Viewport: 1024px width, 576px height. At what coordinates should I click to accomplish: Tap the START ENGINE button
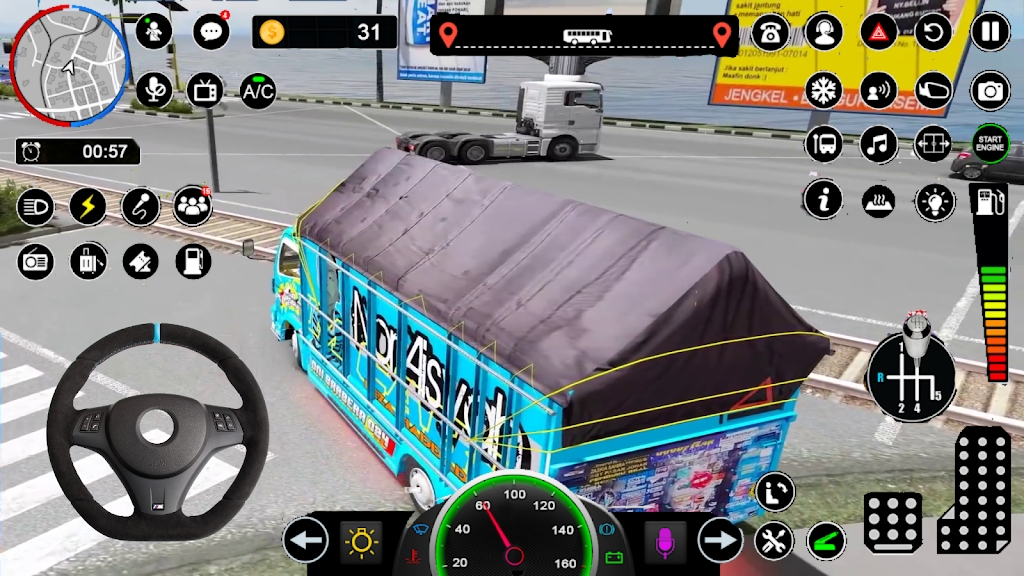tap(990, 144)
